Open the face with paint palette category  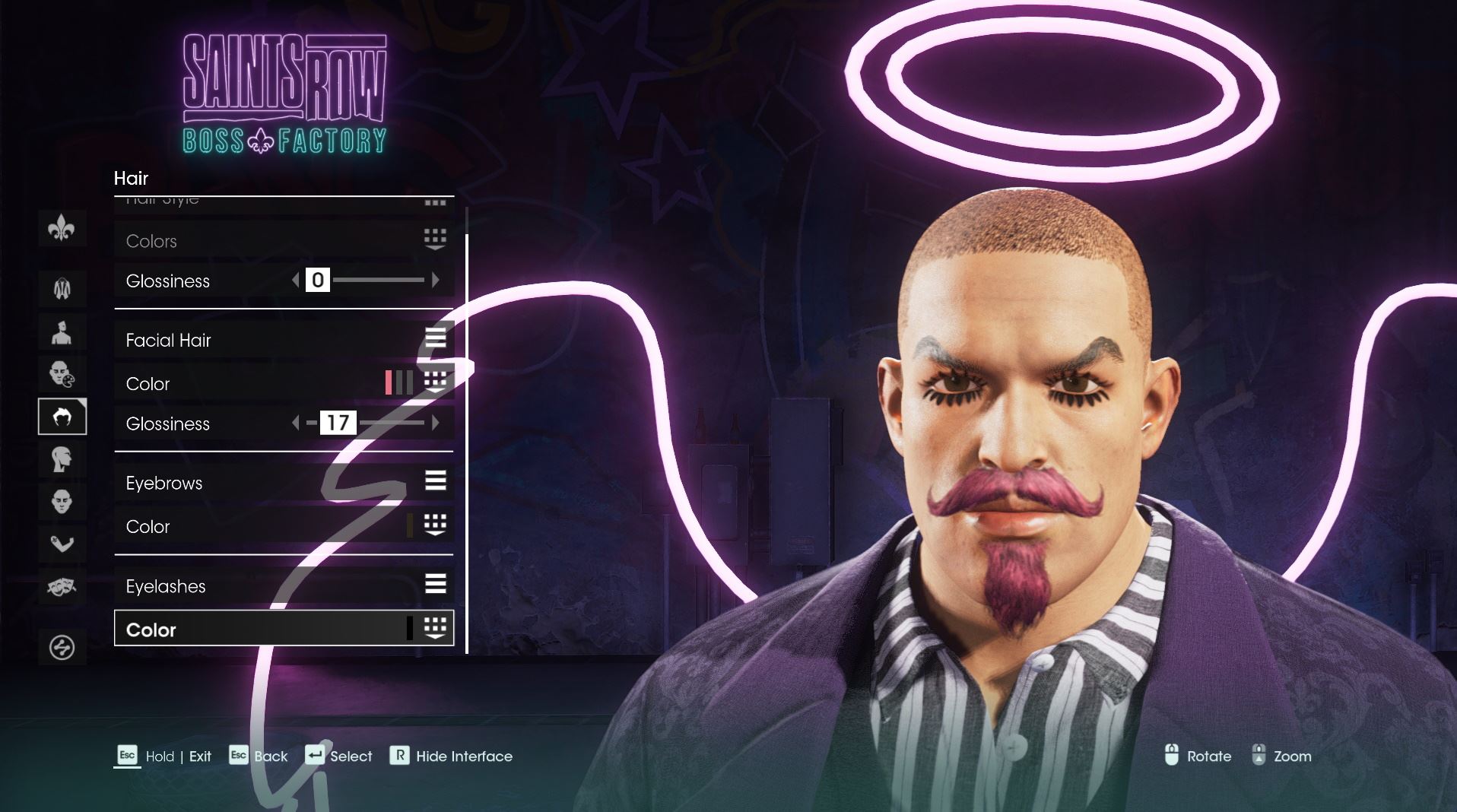click(62, 374)
